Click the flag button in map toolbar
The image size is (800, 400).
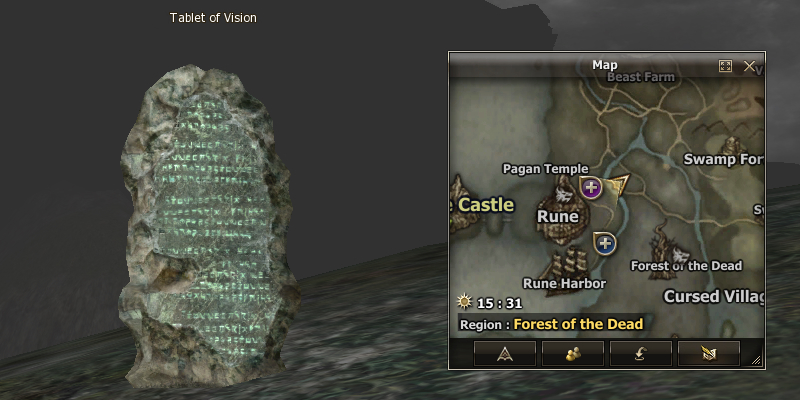(x=708, y=353)
